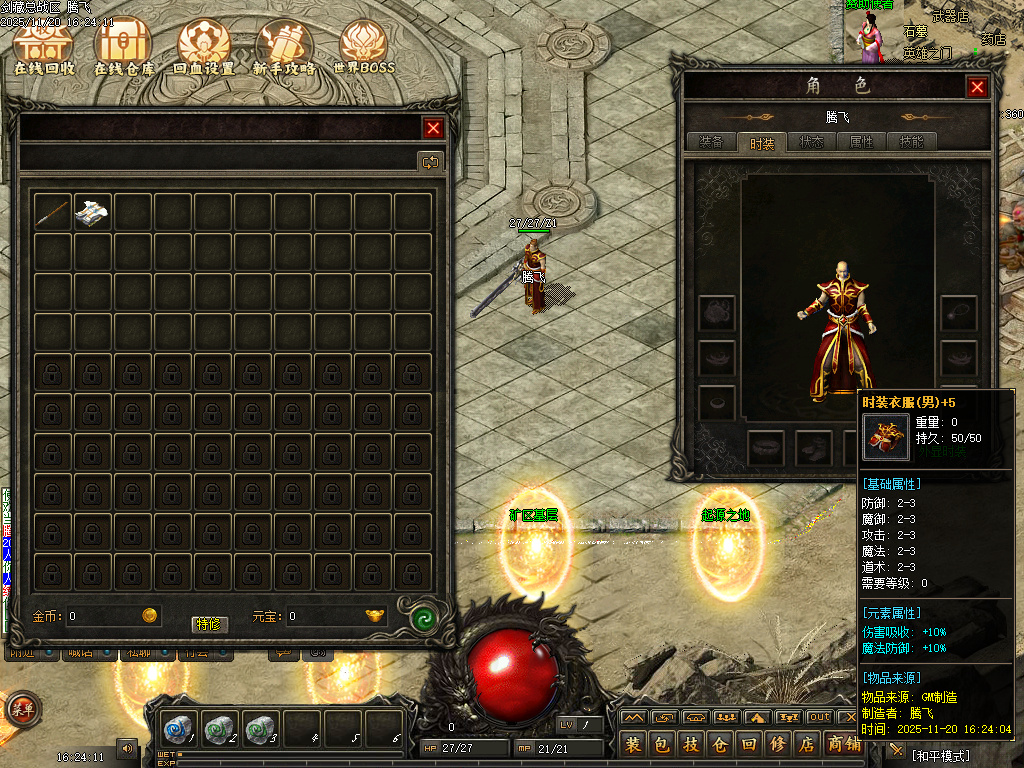1024x768 pixels.
Task: Toggle sound with the speaker icon
Action: pos(127,747)
